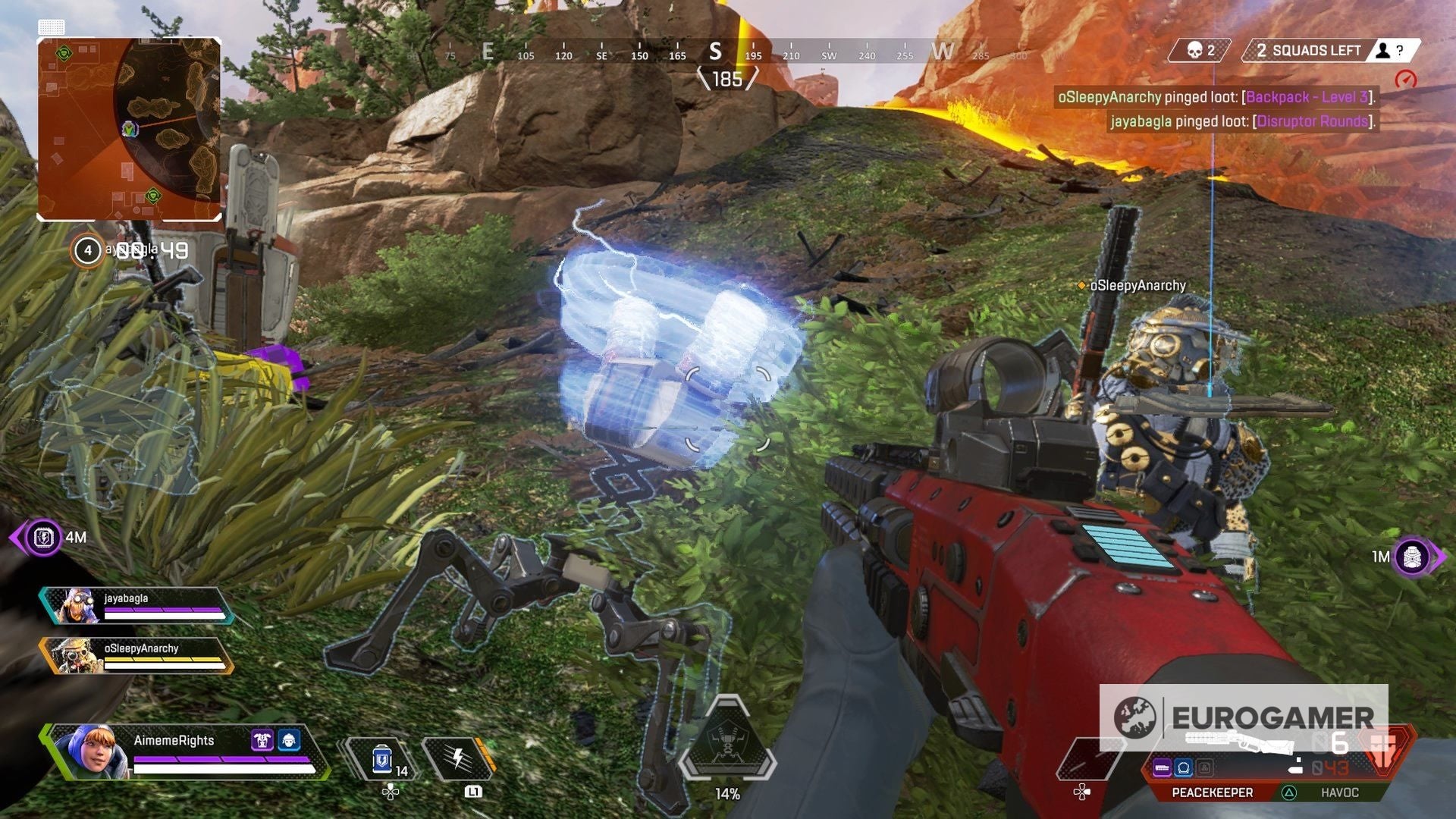Click the red body shield armor icon

pos(1383,751)
